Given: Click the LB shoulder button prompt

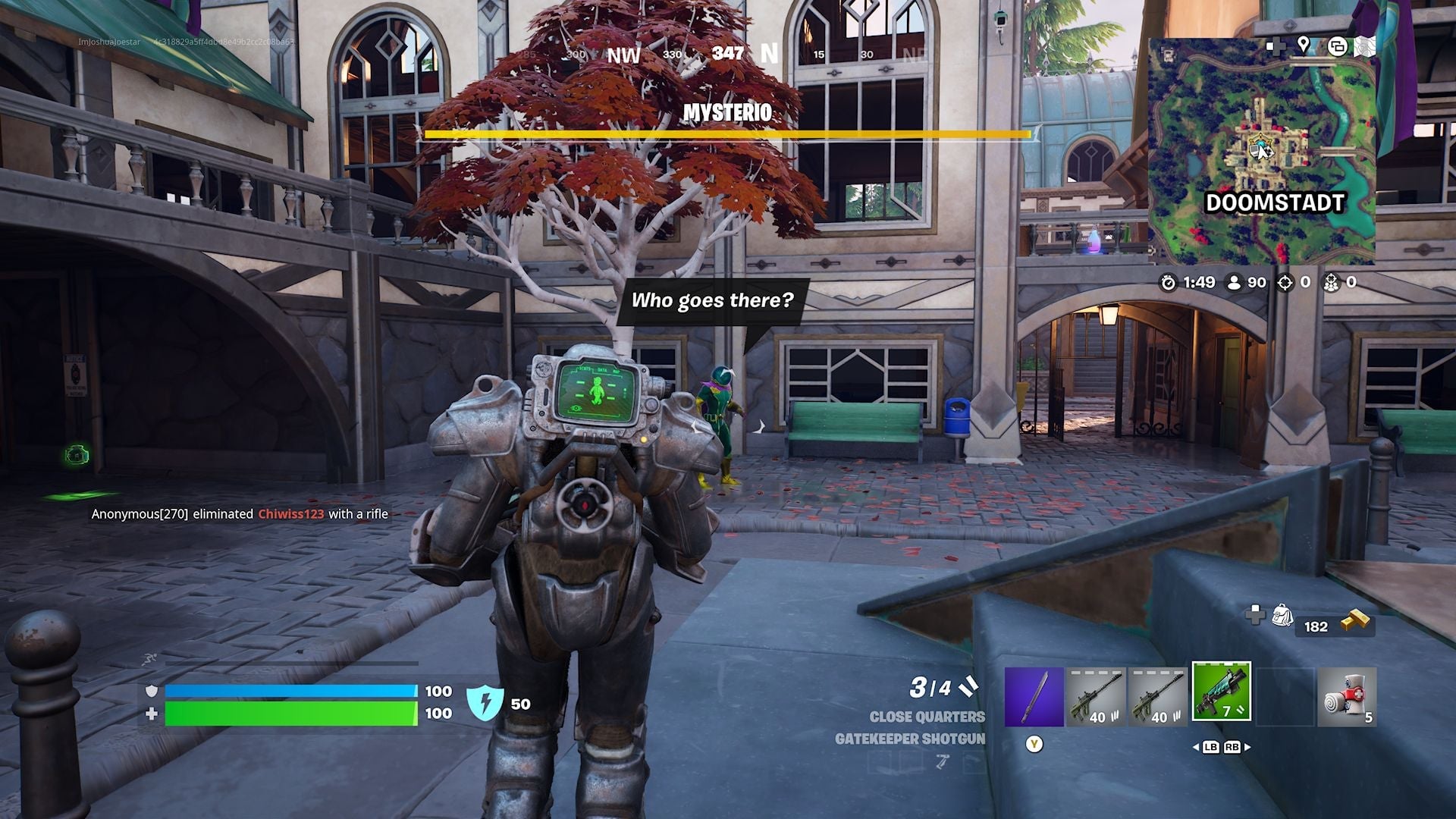Looking at the screenshot, I should click(x=1211, y=747).
